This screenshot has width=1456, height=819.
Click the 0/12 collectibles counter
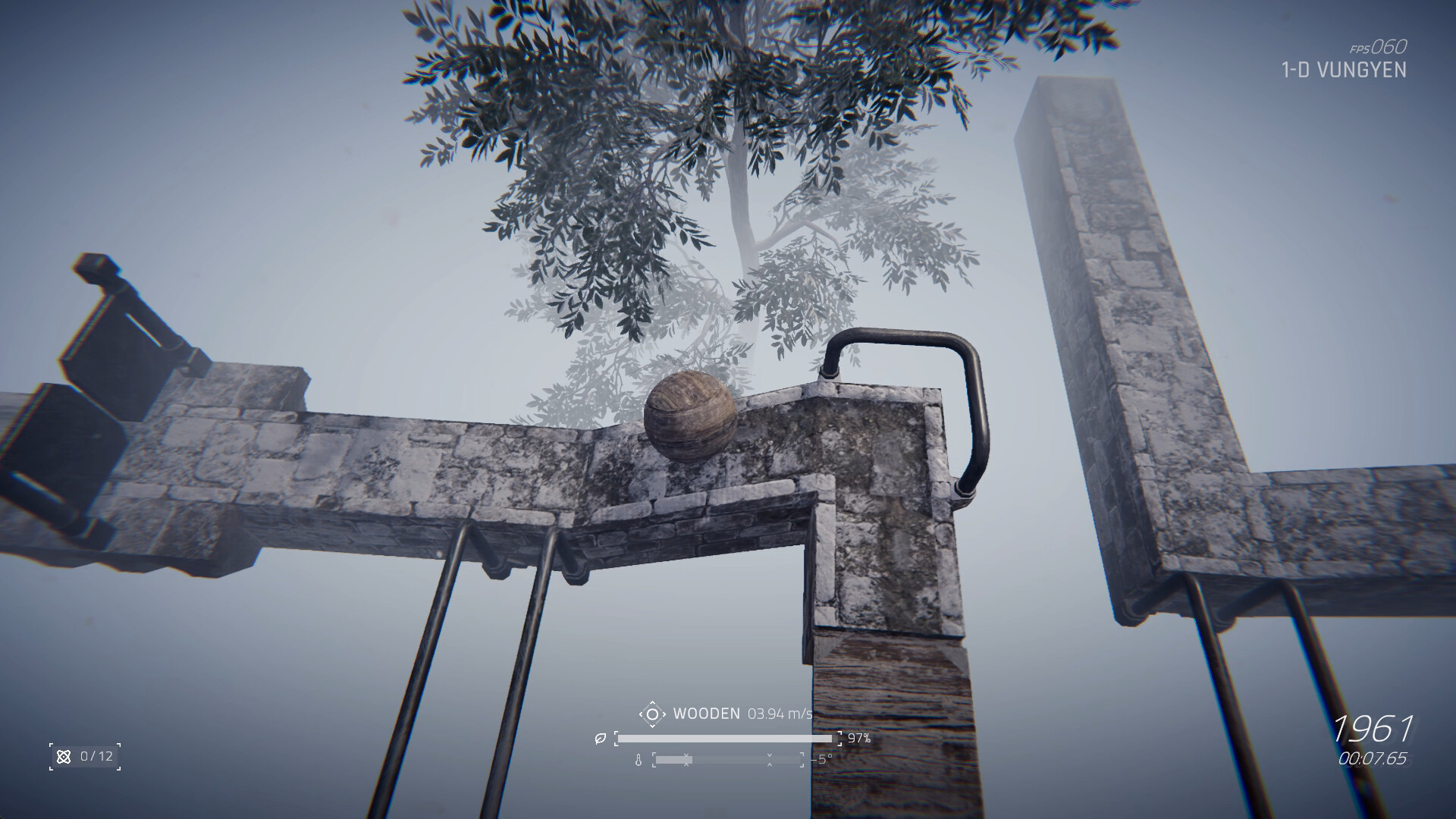coord(95,755)
